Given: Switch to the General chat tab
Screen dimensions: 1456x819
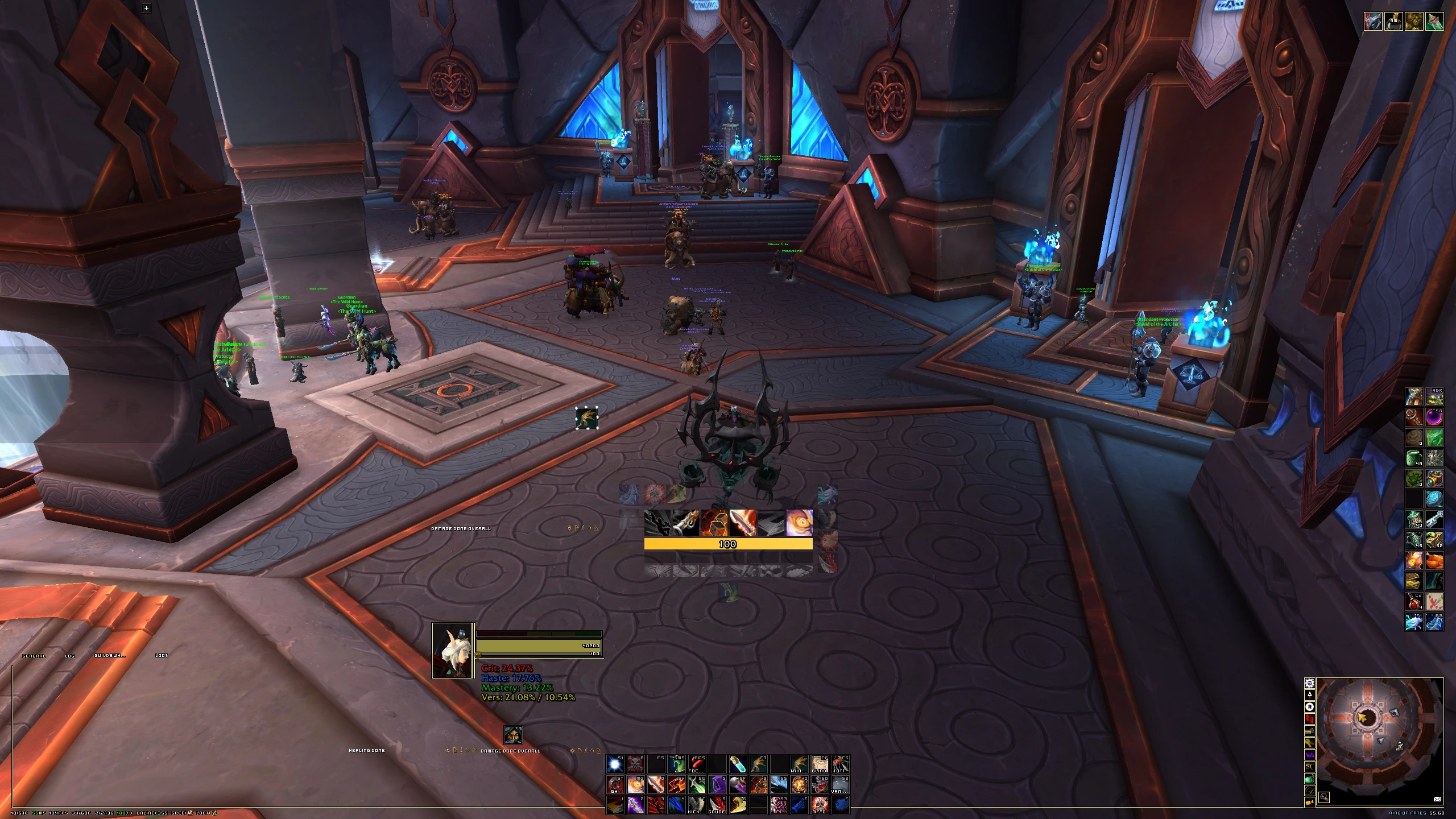Looking at the screenshot, I should (34, 656).
